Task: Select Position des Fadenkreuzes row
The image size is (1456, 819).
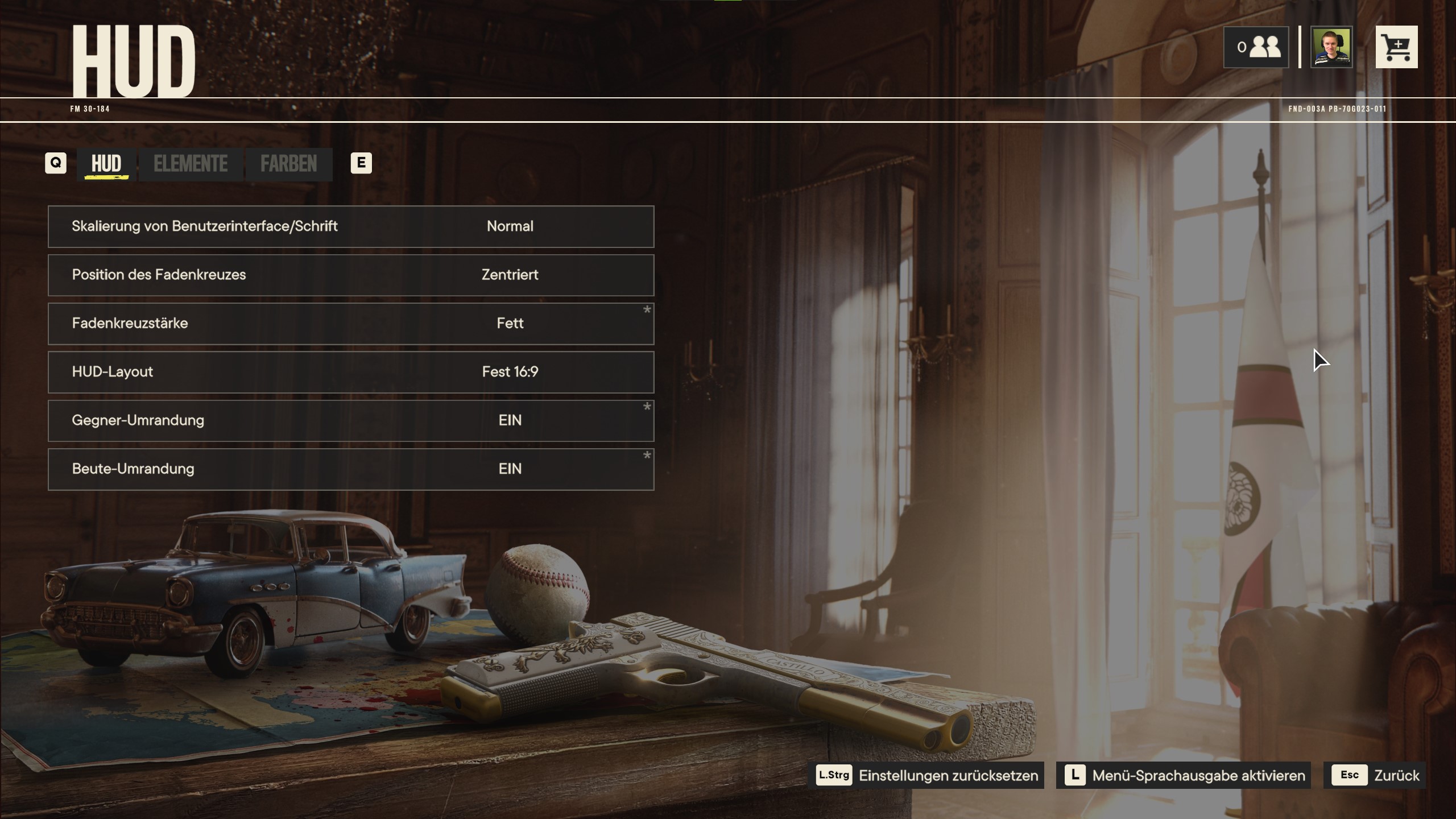Action: (x=351, y=275)
